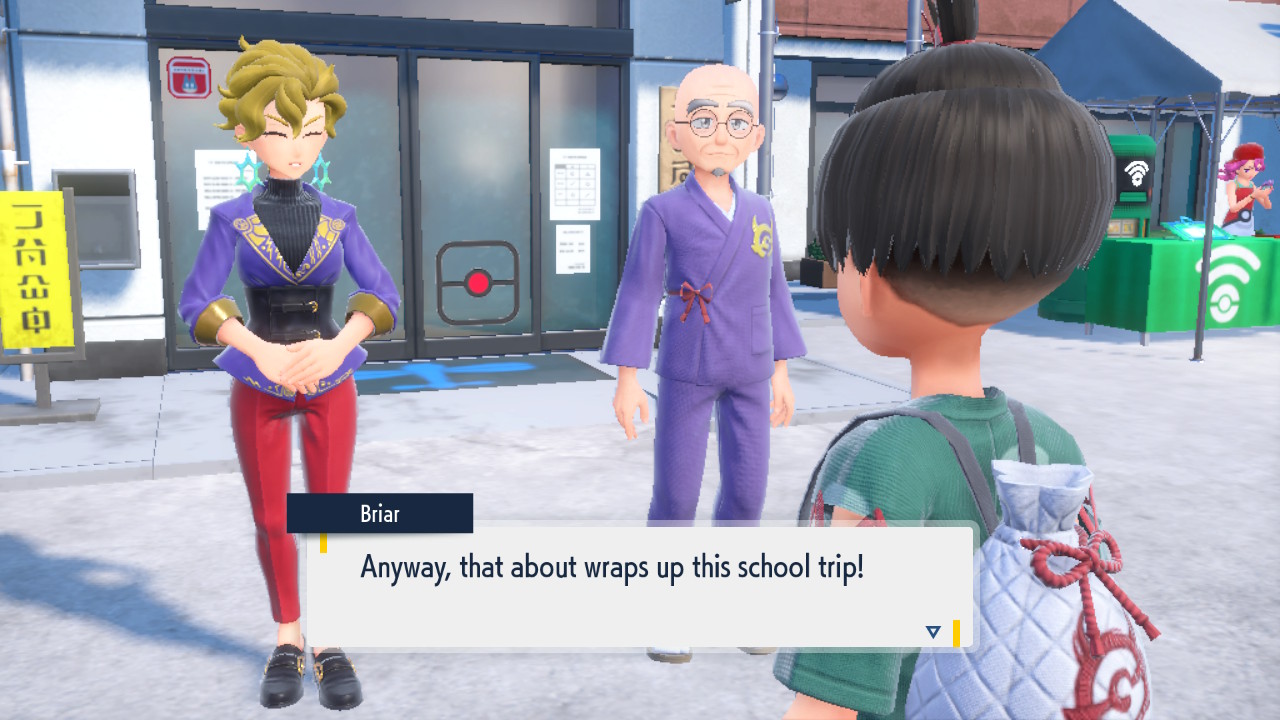Click Briar's dialogue text box
The image size is (1280, 720).
click(x=640, y=588)
